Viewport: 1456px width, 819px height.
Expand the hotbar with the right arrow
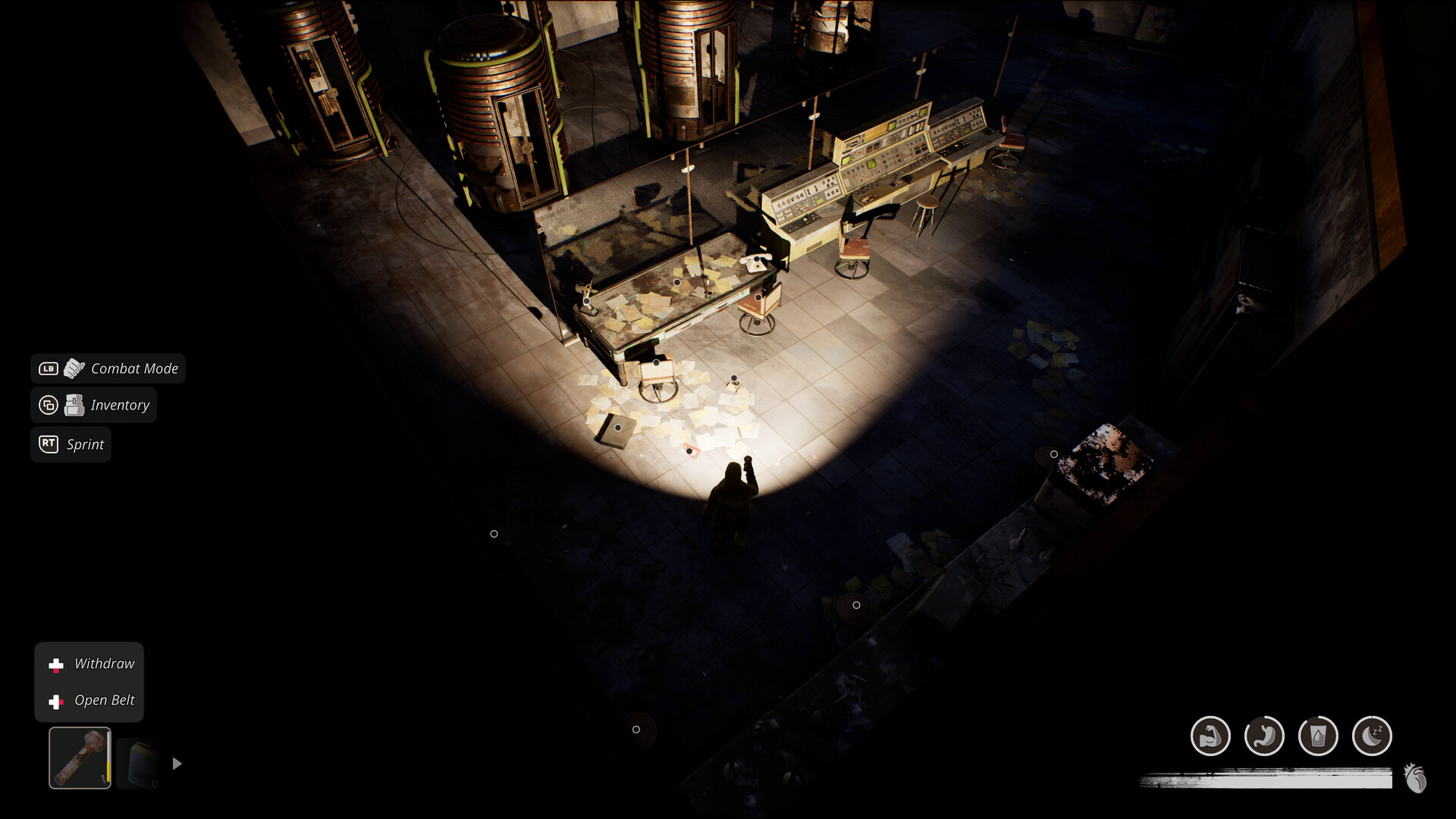(x=177, y=764)
